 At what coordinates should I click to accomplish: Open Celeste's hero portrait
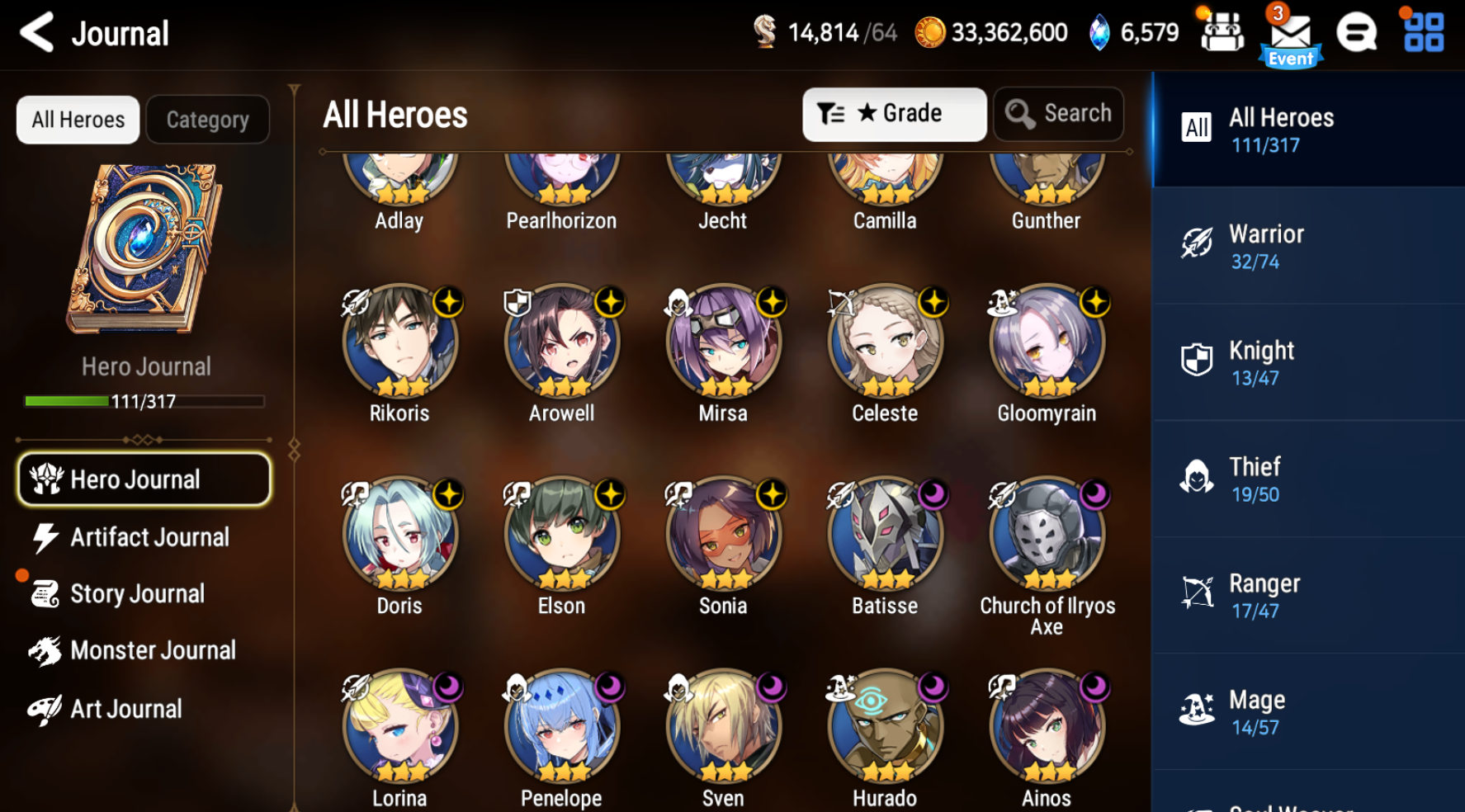point(885,341)
